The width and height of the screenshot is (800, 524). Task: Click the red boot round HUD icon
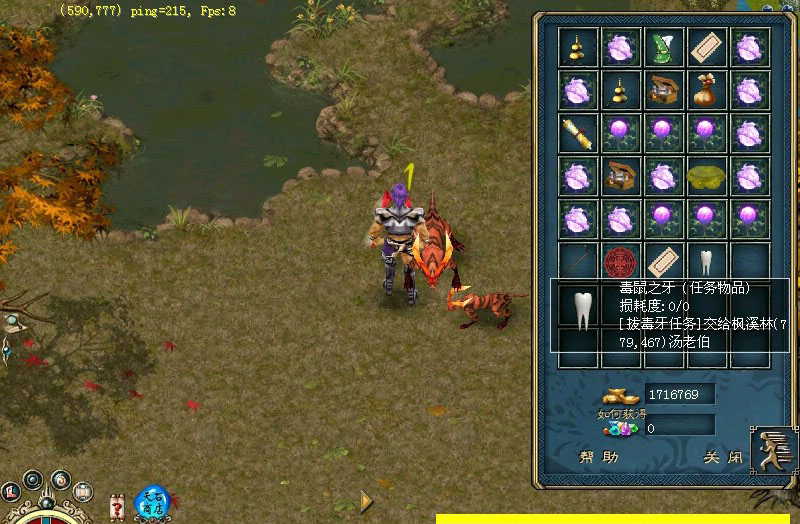pyautogui.click(x=11, y=491)
